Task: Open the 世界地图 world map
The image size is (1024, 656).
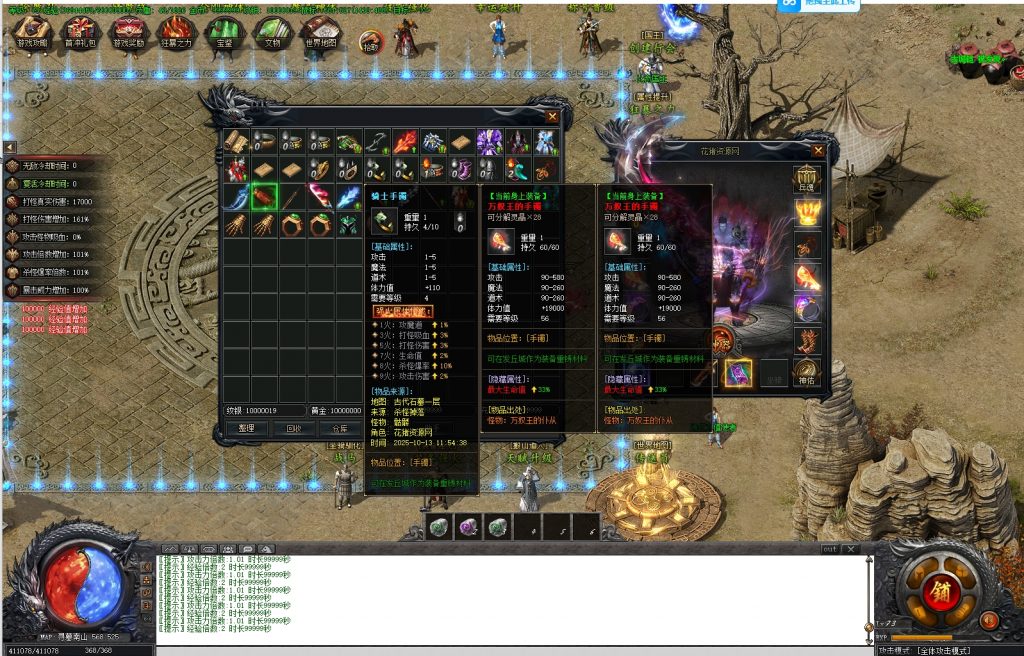Action: [x=320, y=33]
